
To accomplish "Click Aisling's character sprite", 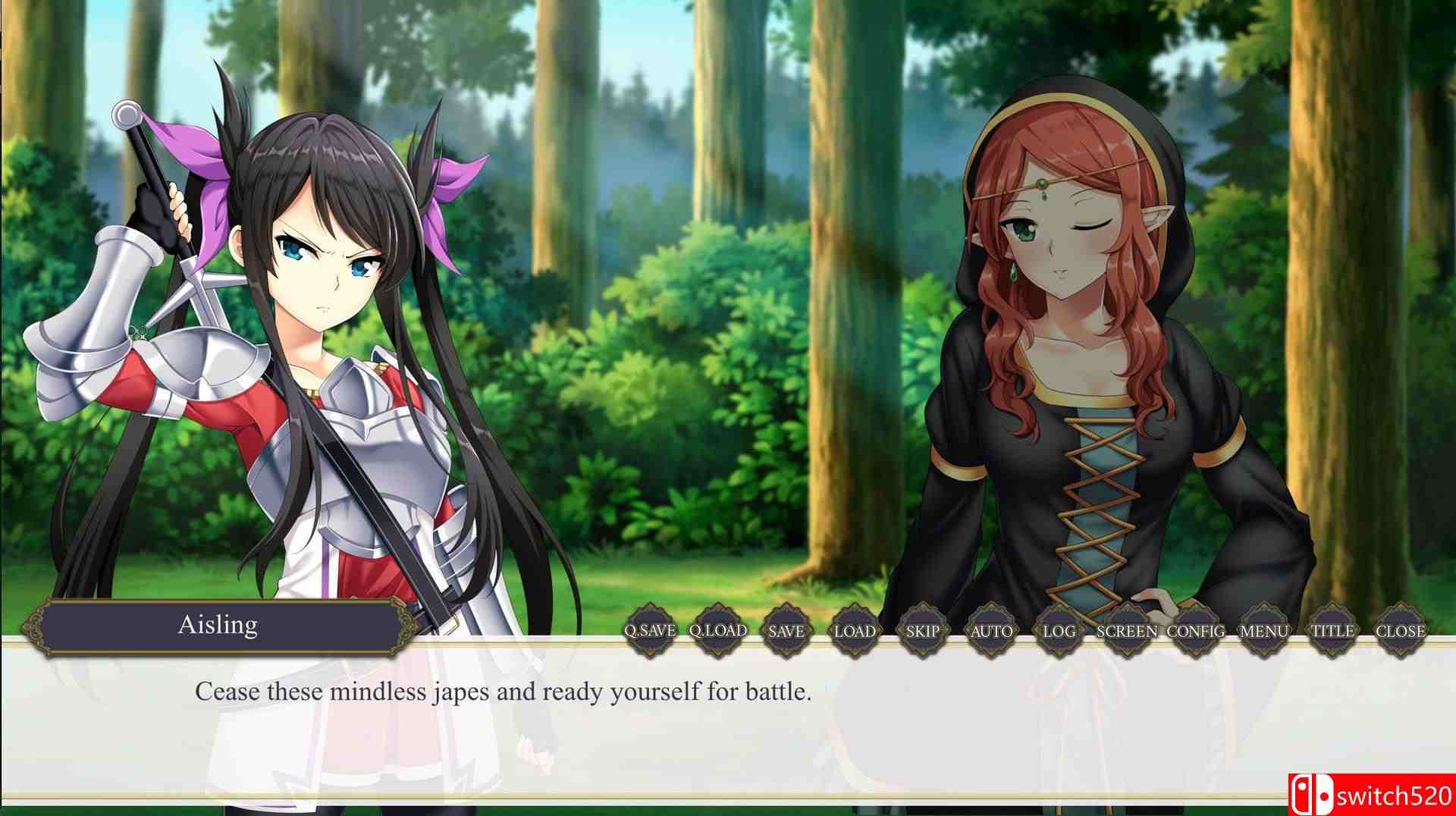I will (303, 341).
